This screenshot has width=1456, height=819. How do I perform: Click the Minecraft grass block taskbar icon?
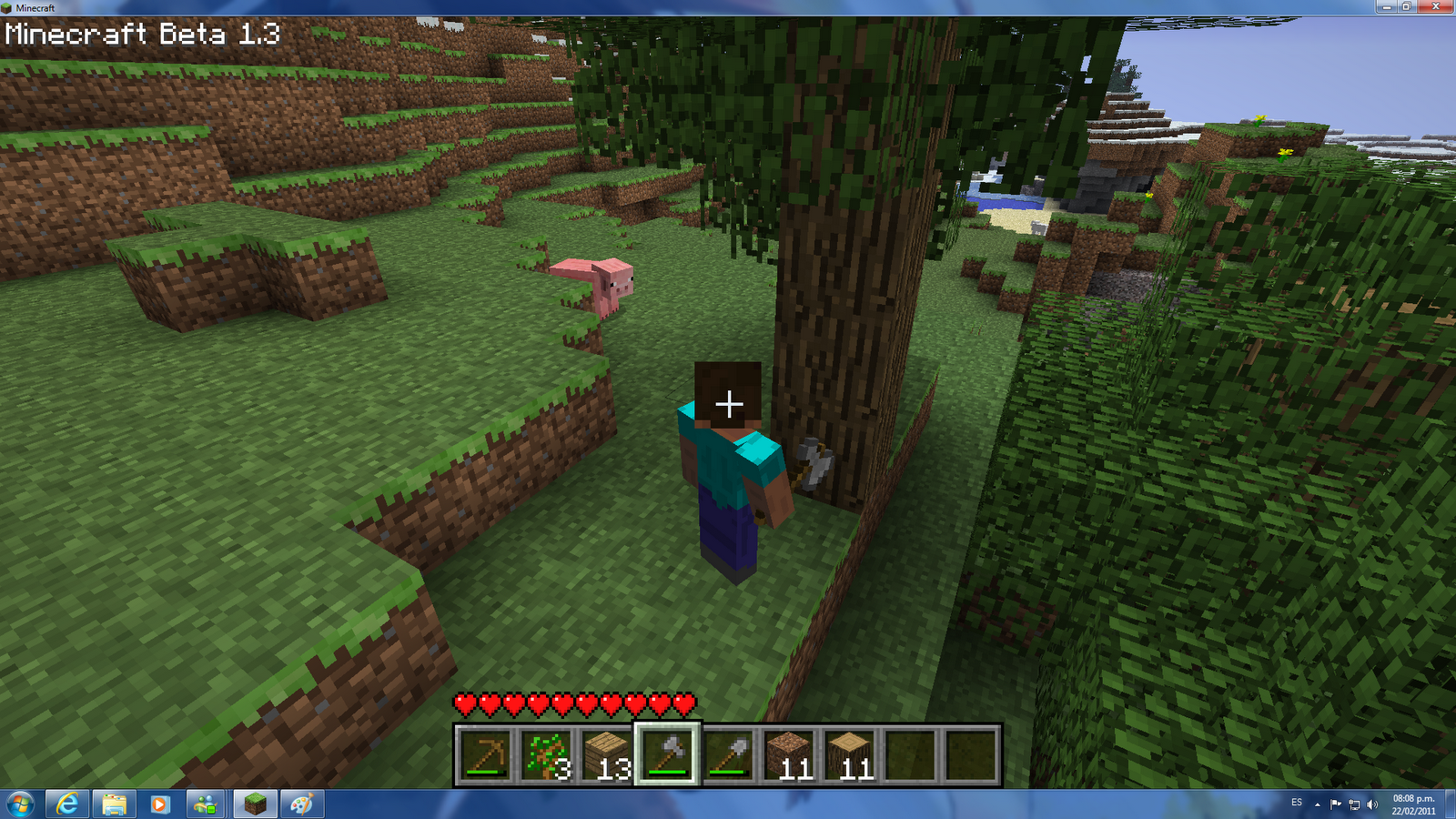point(255,804)
